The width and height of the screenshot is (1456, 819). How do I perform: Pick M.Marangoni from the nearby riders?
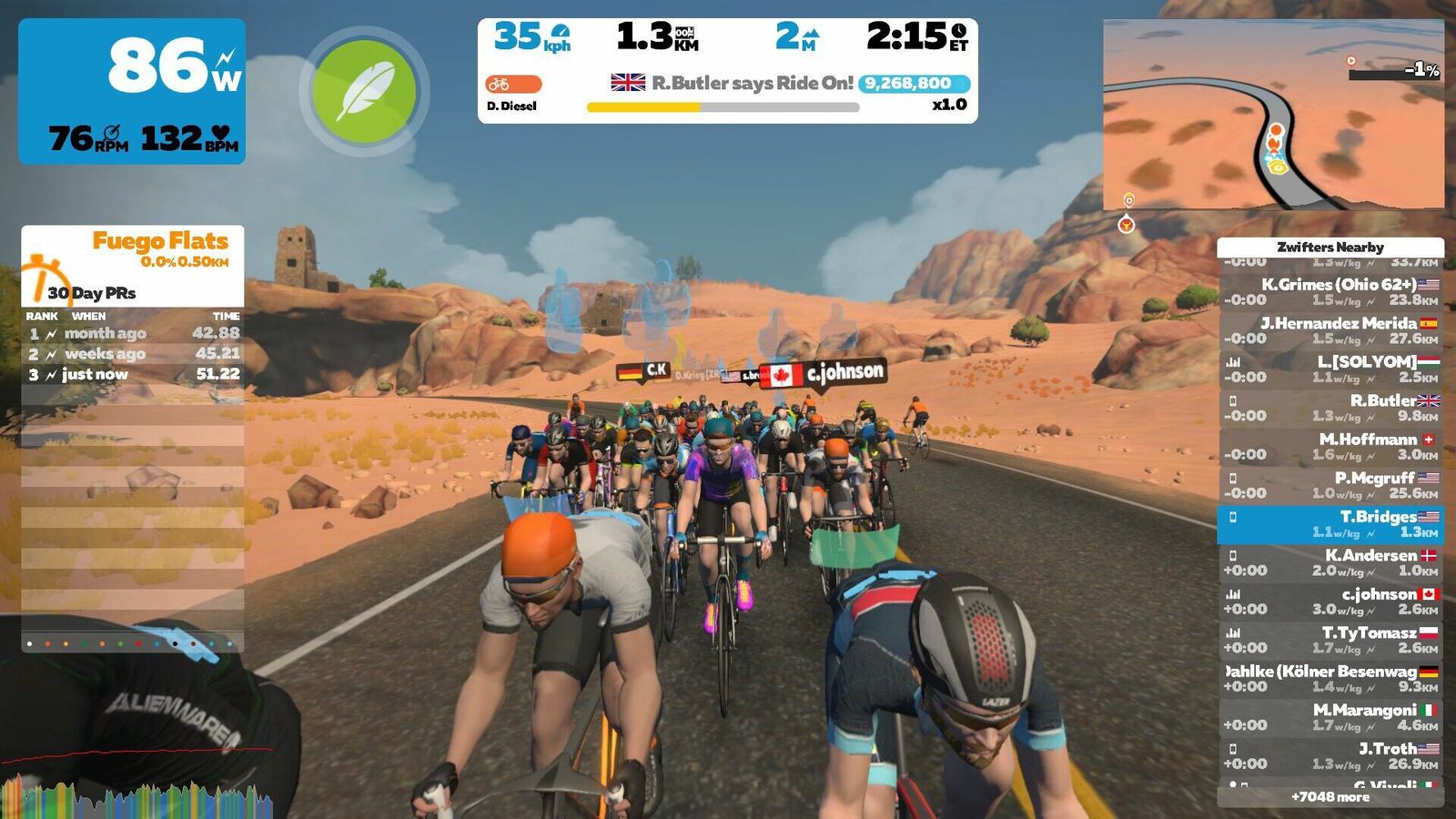coord(1330,717)
